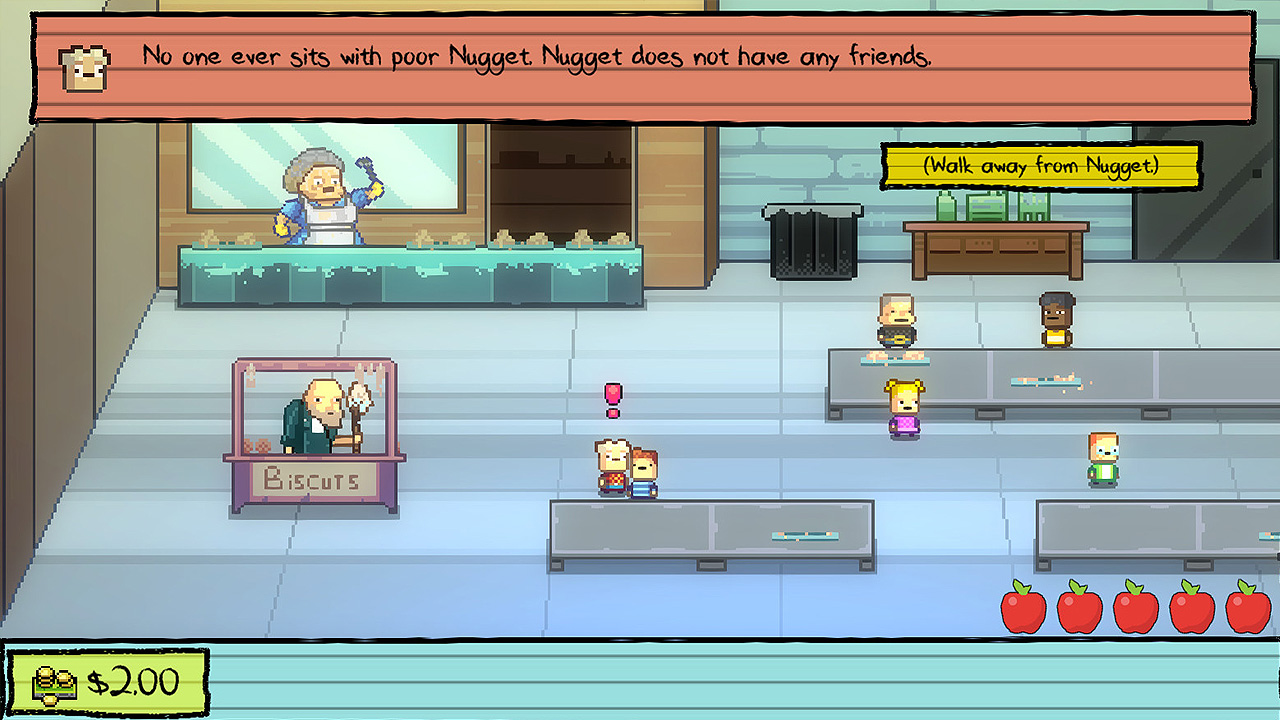Click the feather duster held by the lunch lady

(364, 163)
